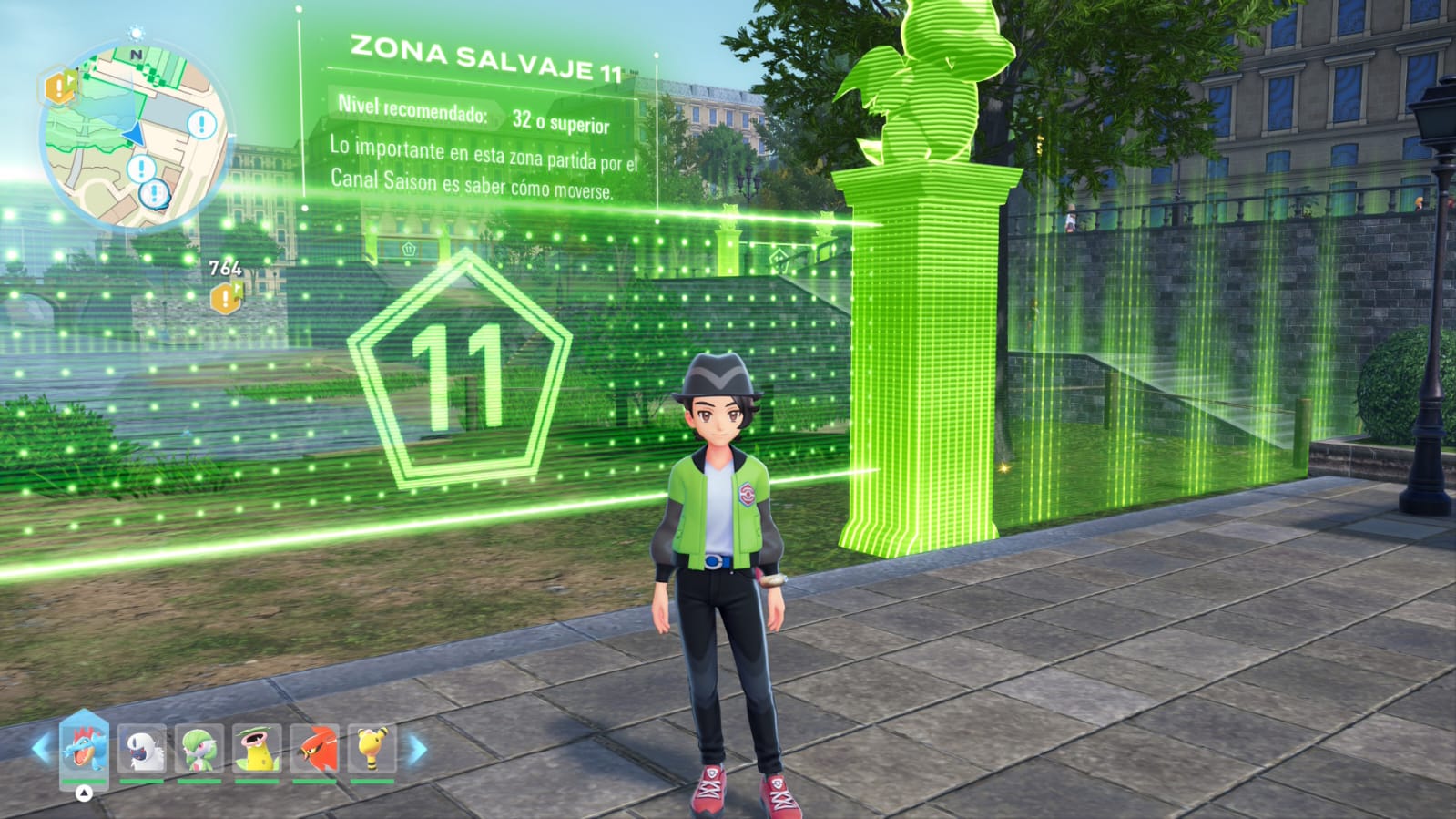Select the dark-outlined exclamation marker on minimap
Image resolution: width=1456 pixels, height=819 pixels.
[156, 193]
